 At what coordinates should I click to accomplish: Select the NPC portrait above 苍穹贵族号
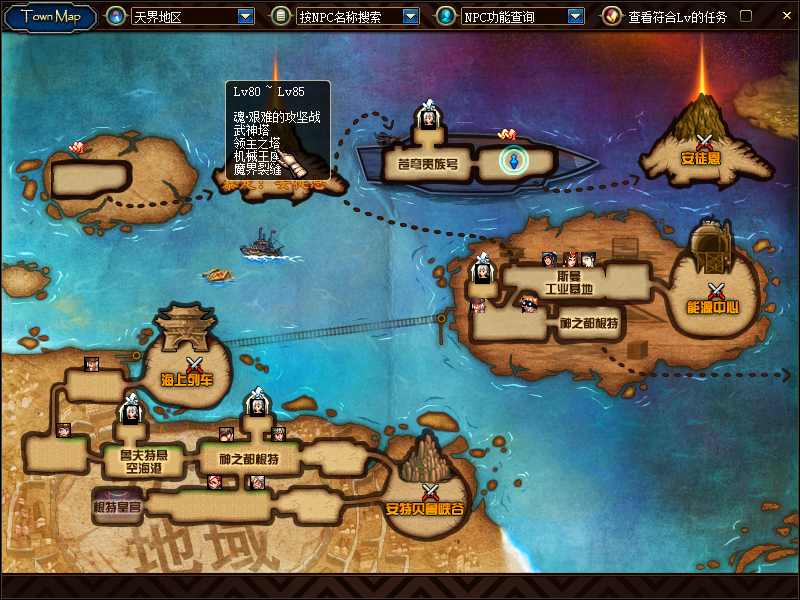click(x=428, y=116)
